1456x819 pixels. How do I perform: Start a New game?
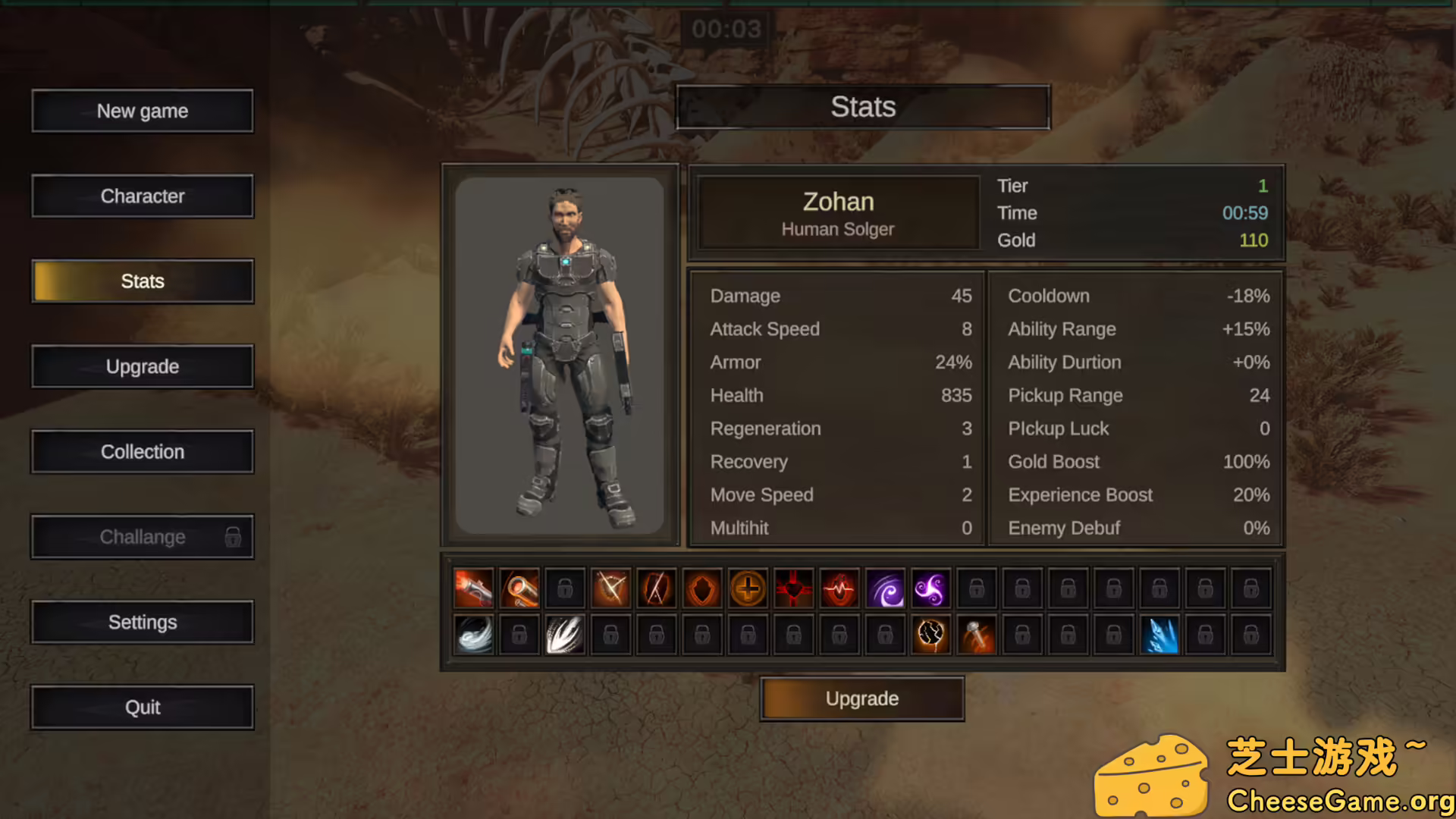[143, 111]
